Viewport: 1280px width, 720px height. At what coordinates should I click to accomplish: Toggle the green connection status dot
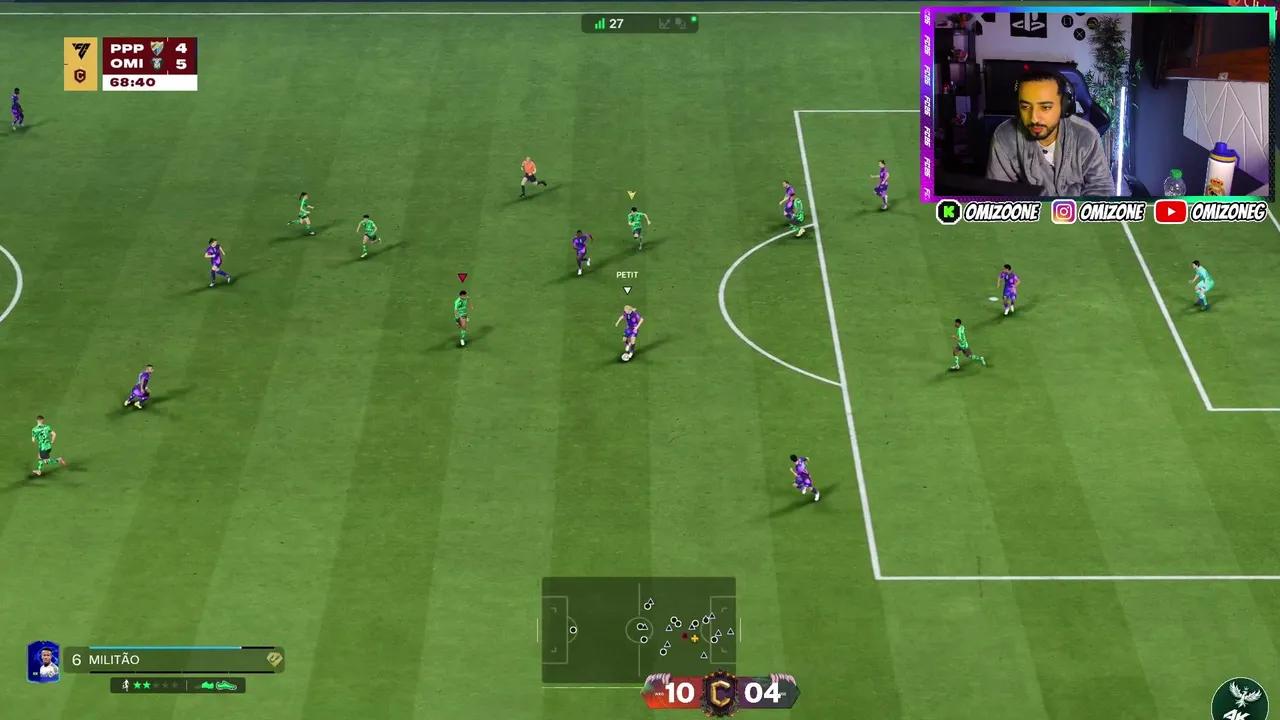693,18
